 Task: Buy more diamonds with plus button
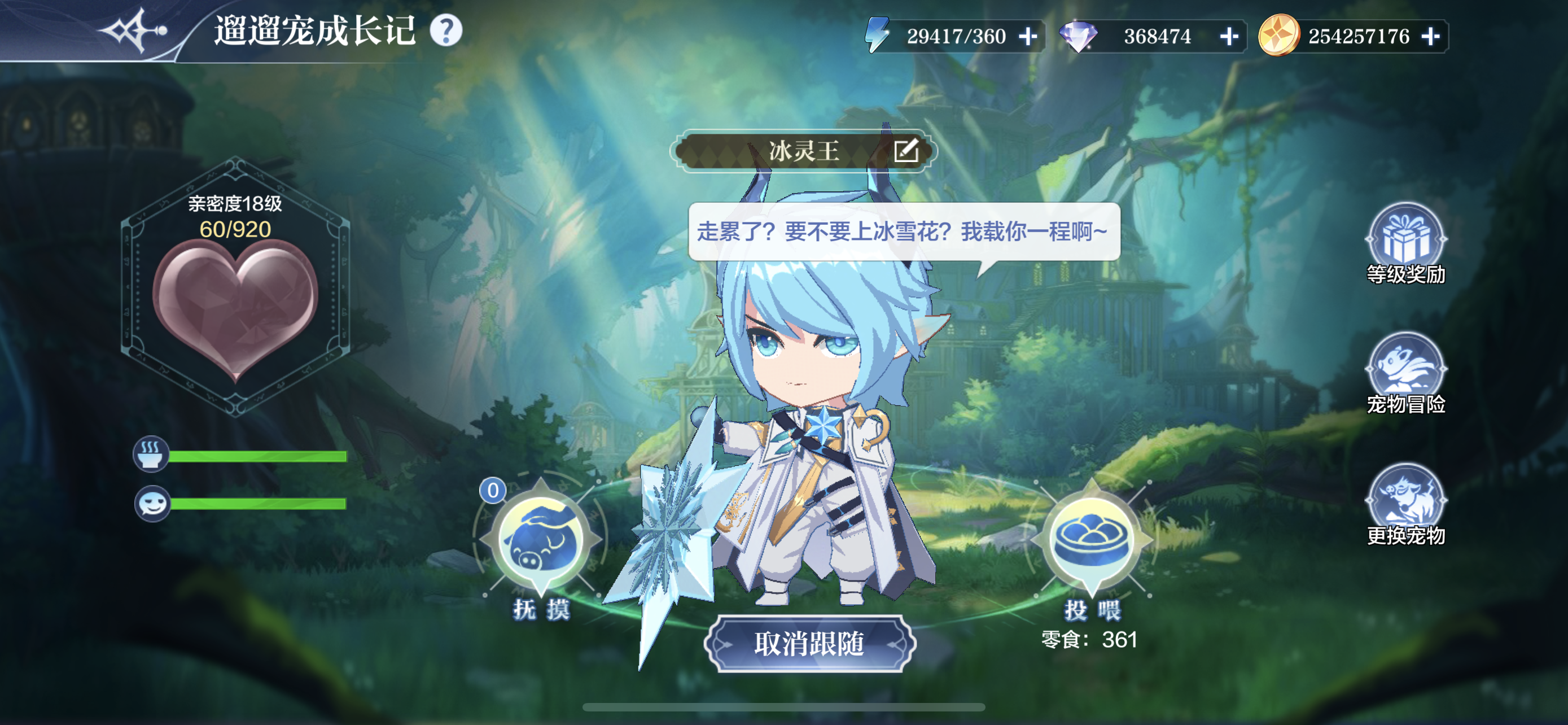click(x=1229, y=37)
